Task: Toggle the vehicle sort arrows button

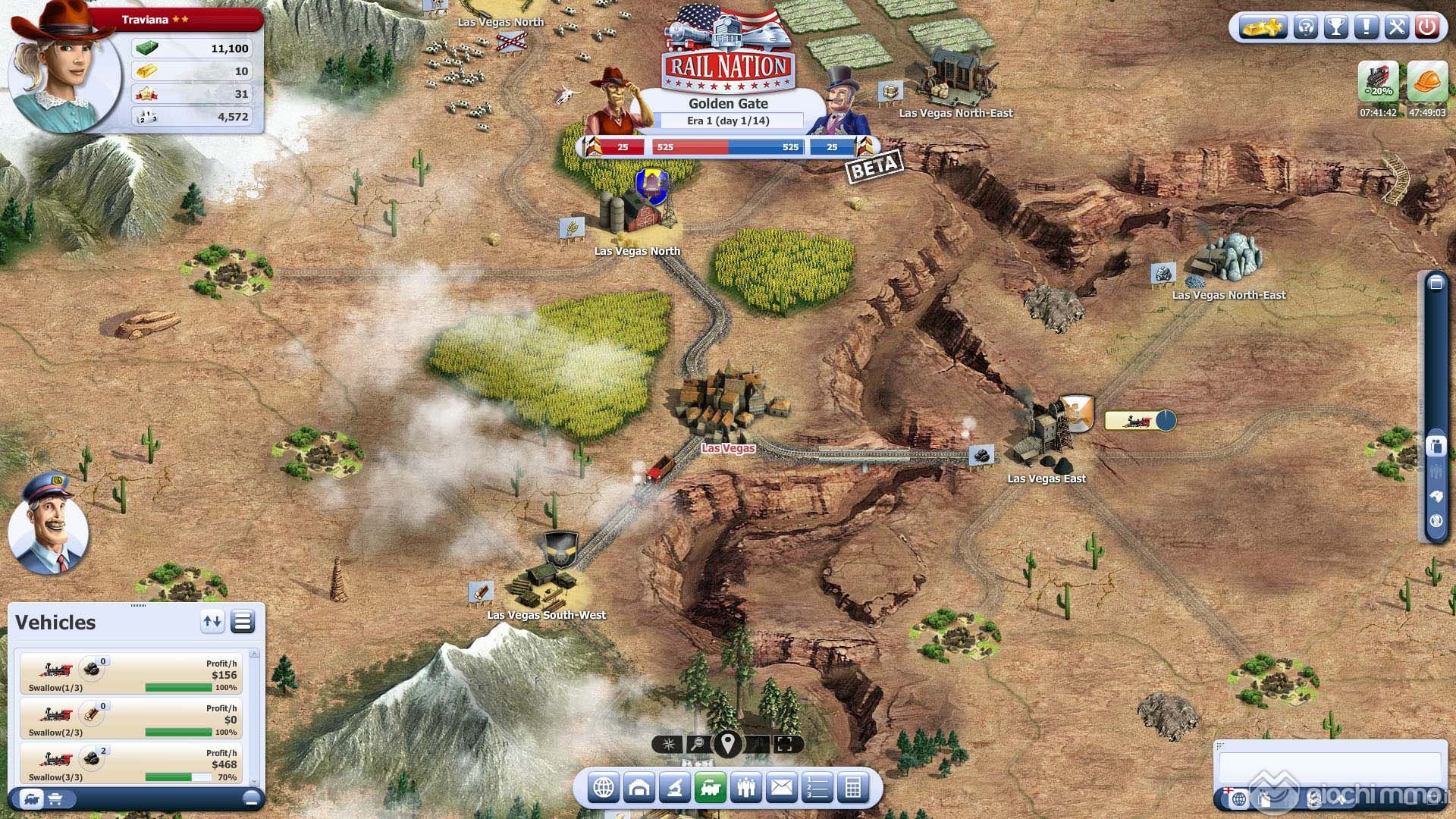Action: pos(212,623)
